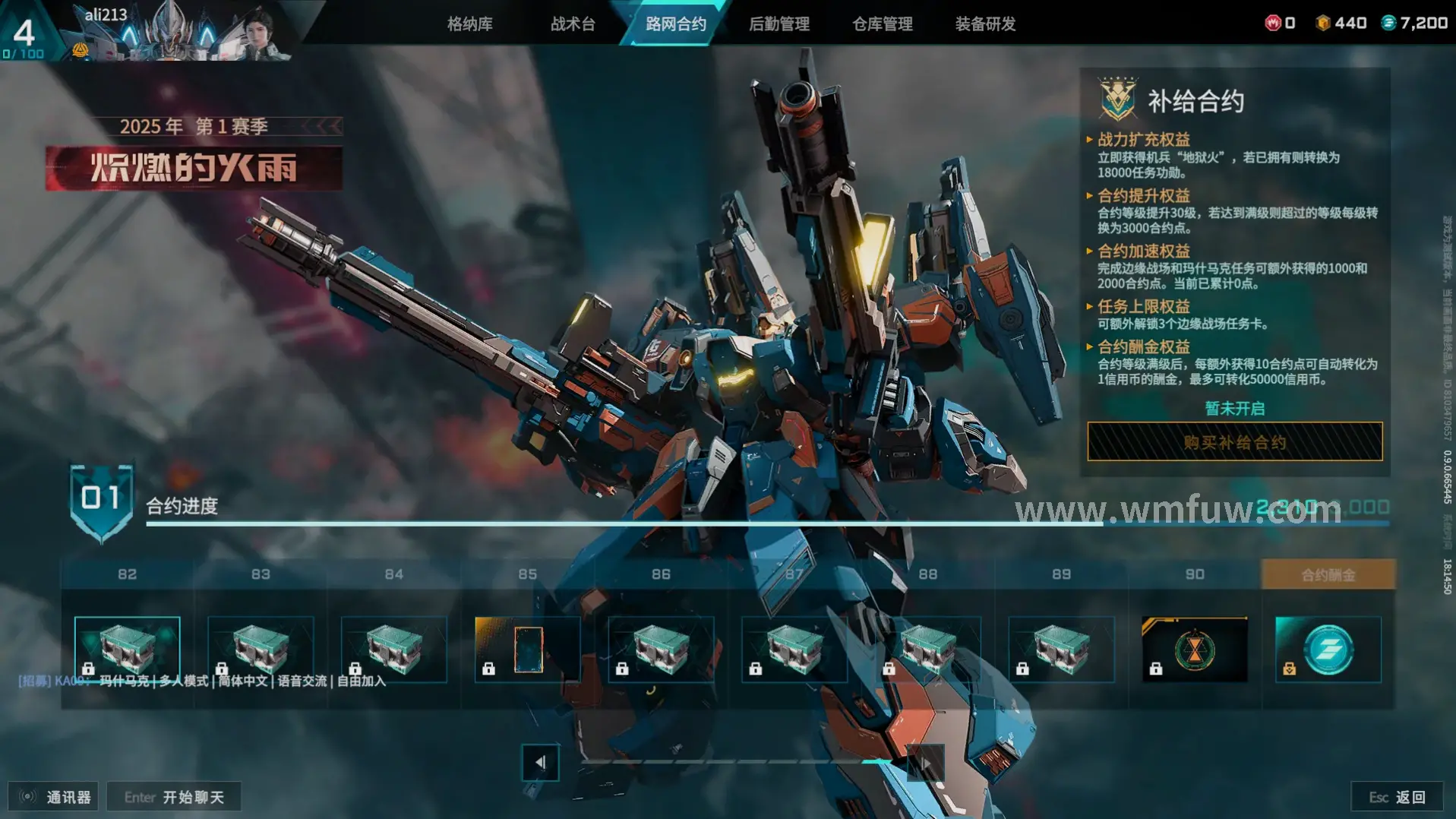Select the level 90 hourglass emblem reward
The image size is (1456, 819).
point(1194,650)
